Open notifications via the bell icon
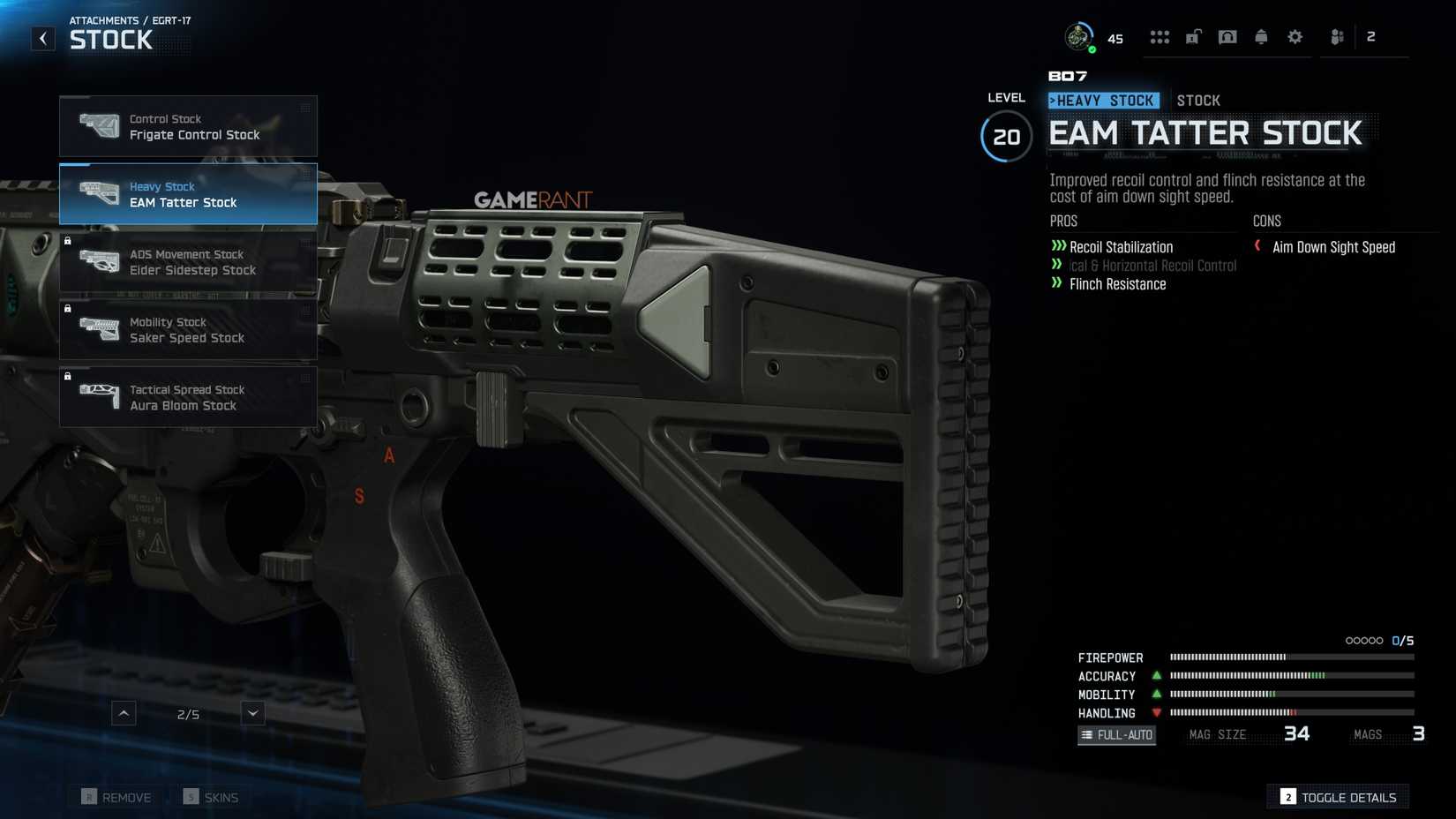 [x=1260, y=36]
